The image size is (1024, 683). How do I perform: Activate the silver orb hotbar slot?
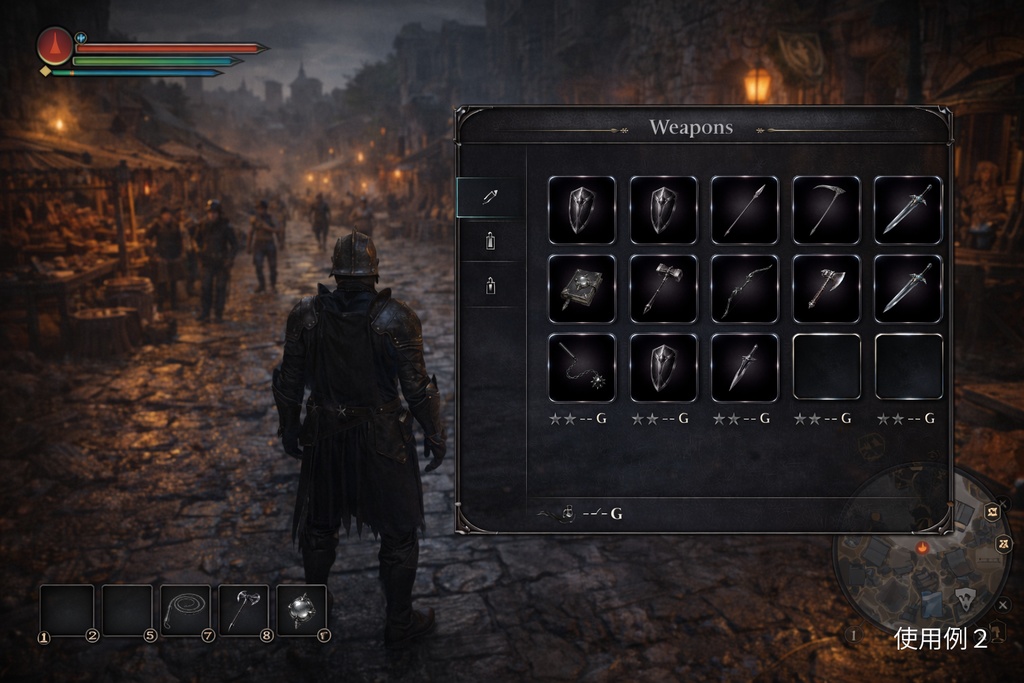[x=301, y=610]
